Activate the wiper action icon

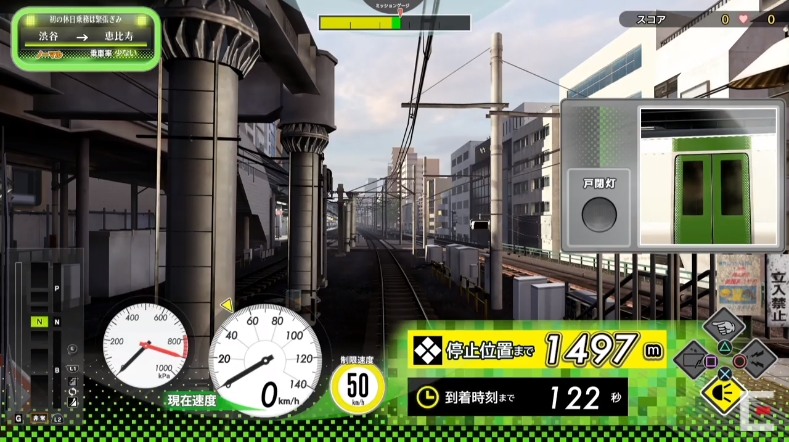pyautogui.click(x=691, y=360)
